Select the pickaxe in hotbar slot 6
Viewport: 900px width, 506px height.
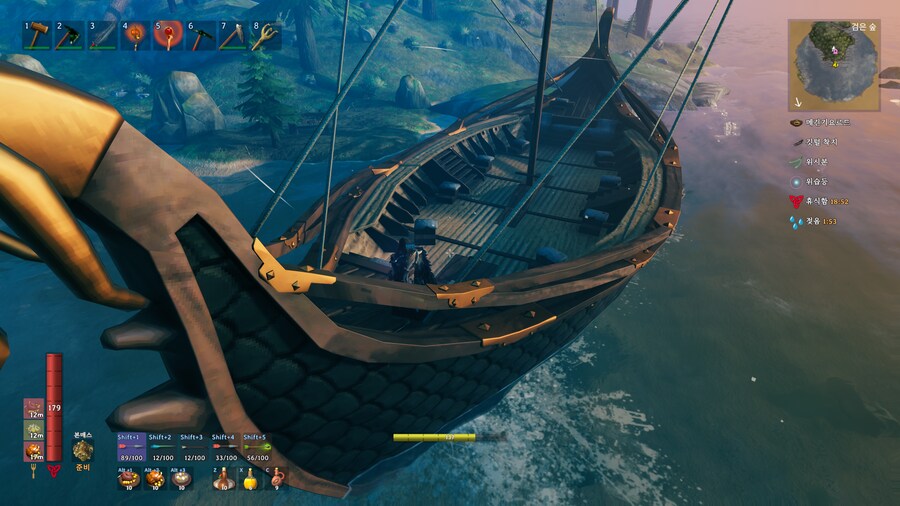click(202, 36)
